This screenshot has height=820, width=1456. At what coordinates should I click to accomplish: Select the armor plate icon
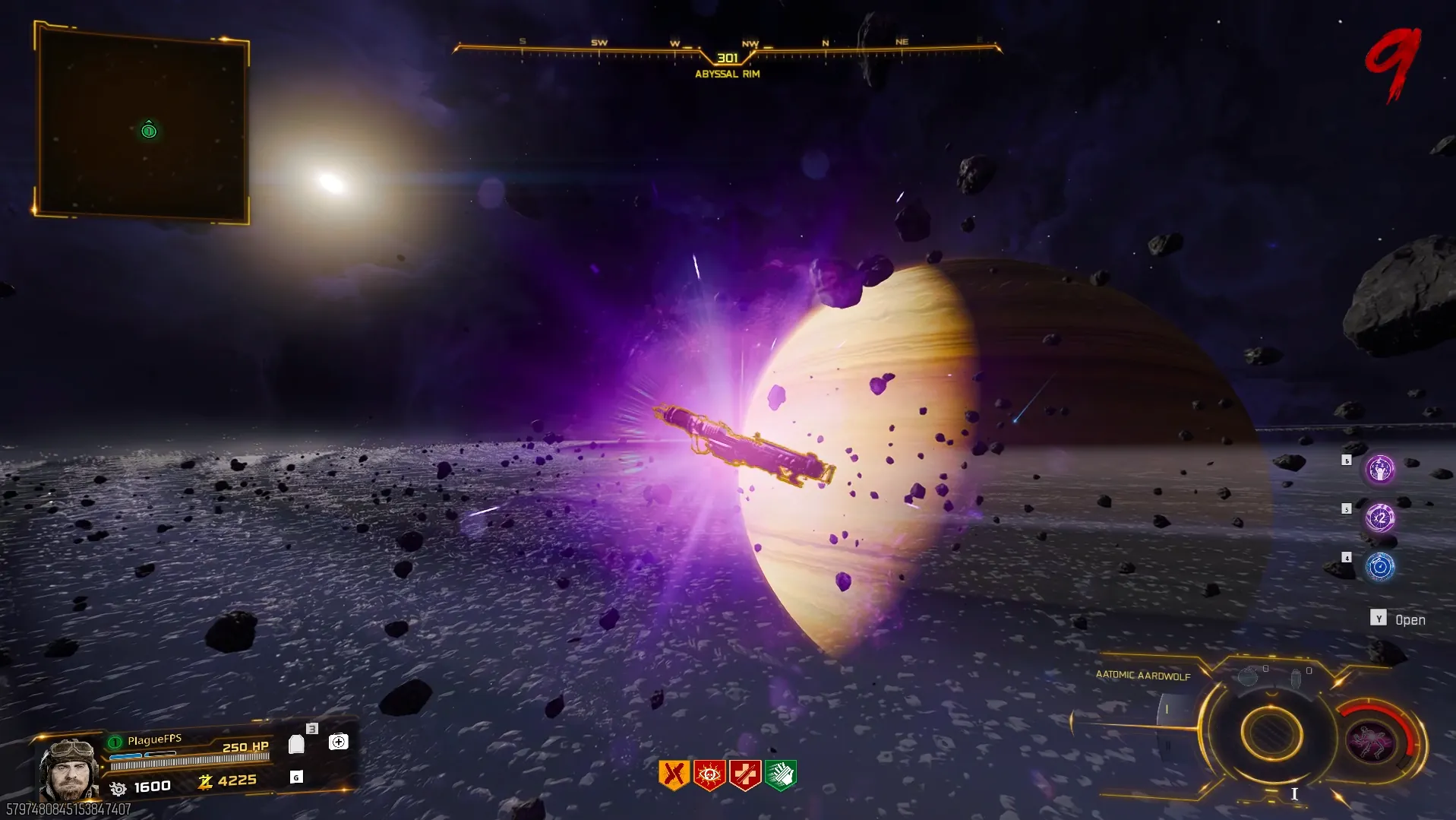click(x=297, y=744)
